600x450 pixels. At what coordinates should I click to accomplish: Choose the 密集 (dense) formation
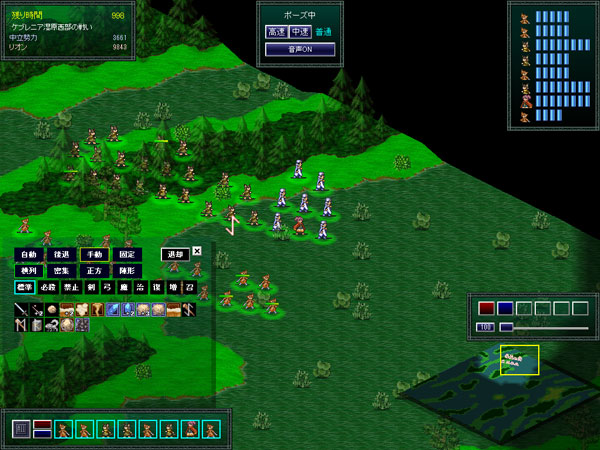tap(61, 271)
